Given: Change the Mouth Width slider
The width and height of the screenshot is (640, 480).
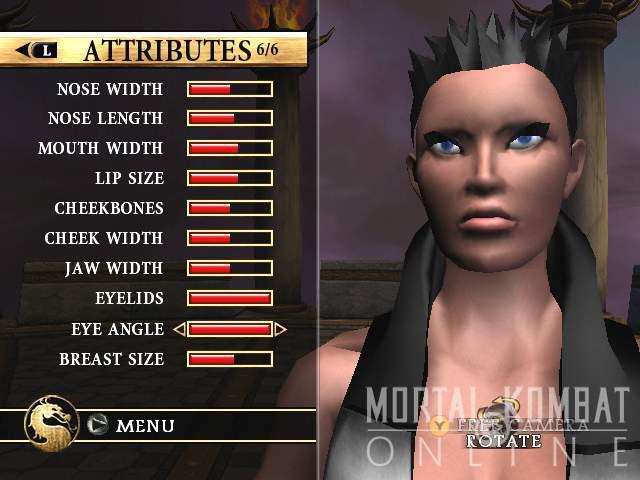Looking at the screenshot, I should tap(230, 149).
